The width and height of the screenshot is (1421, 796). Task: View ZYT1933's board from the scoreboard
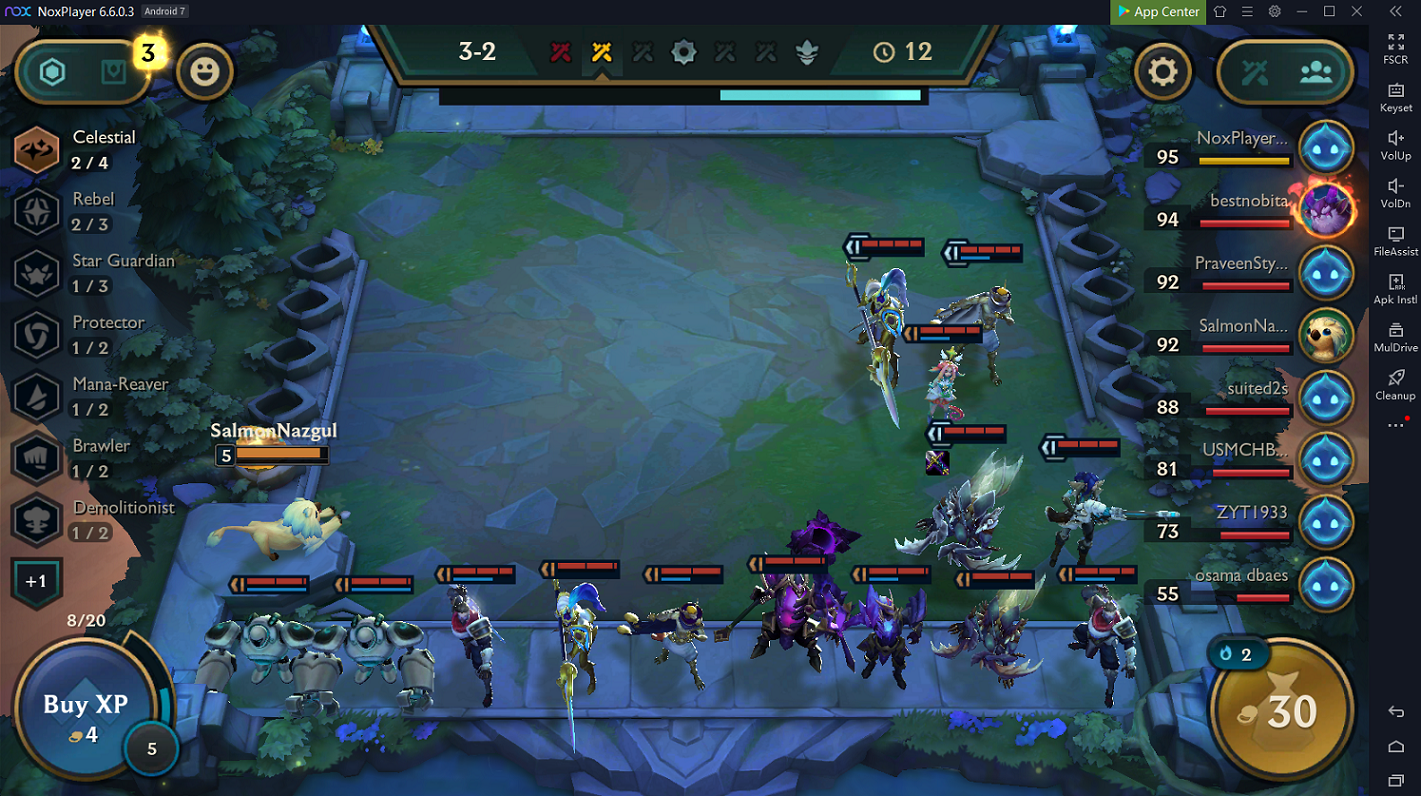[1325, 522]
